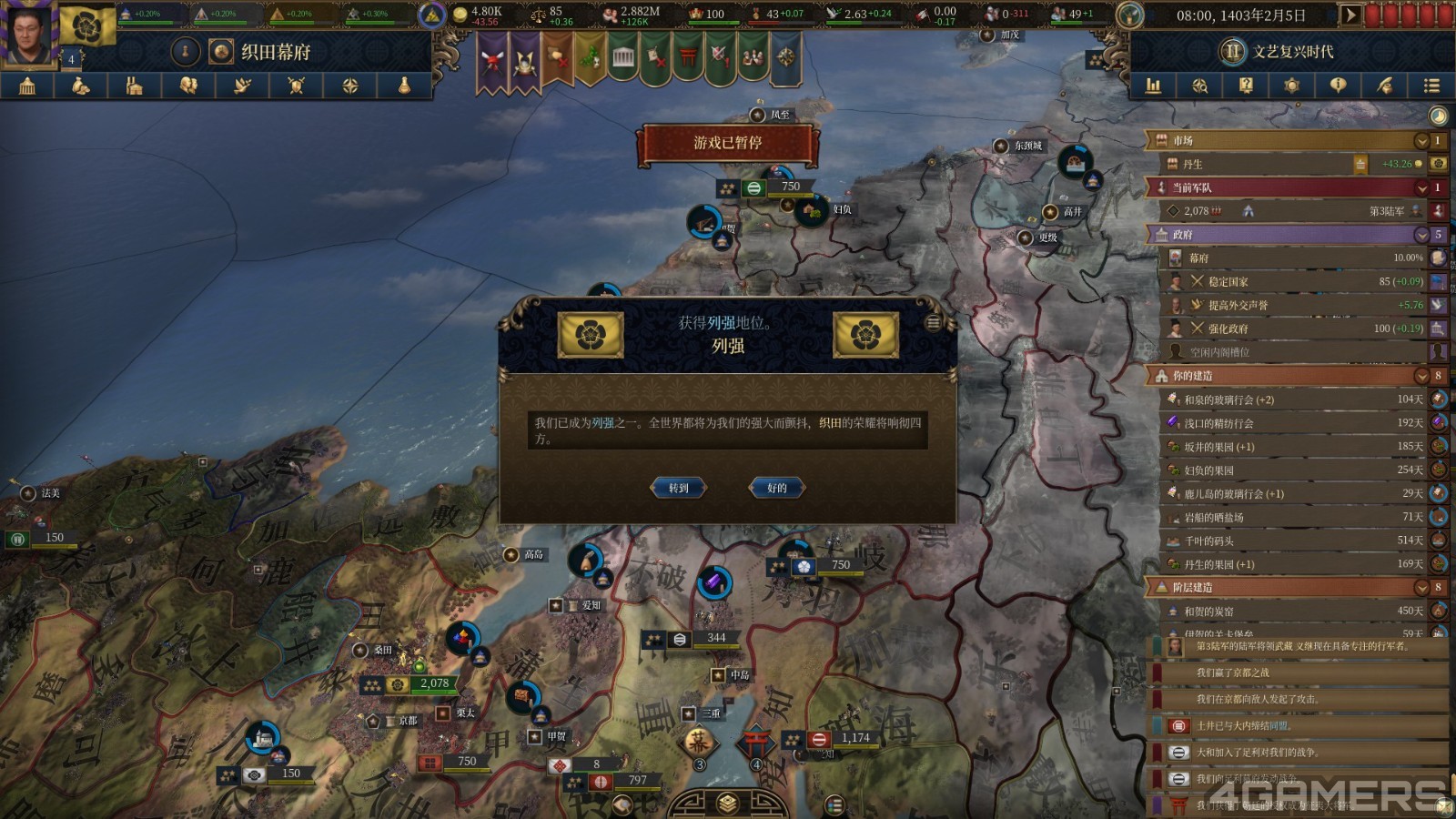Open the flask research tab
The image size is (1456, 819).
(403, 86)
